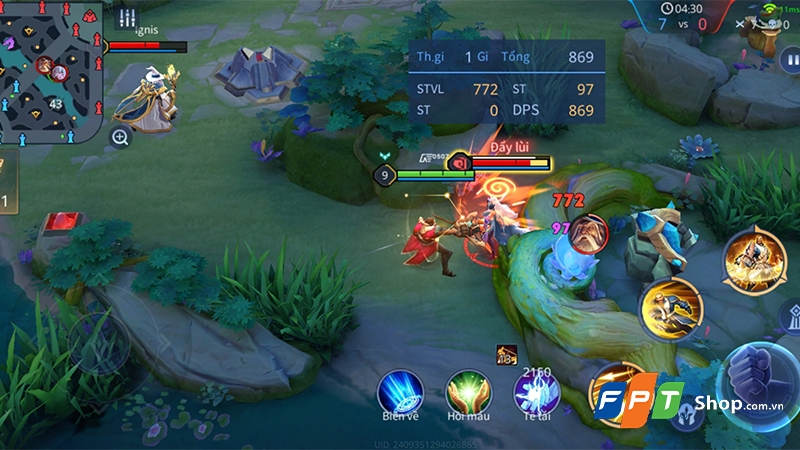The width and height of the screenshot is (800, 450).
Task: Buy the suggested item icon above skills
Action: 505,354
